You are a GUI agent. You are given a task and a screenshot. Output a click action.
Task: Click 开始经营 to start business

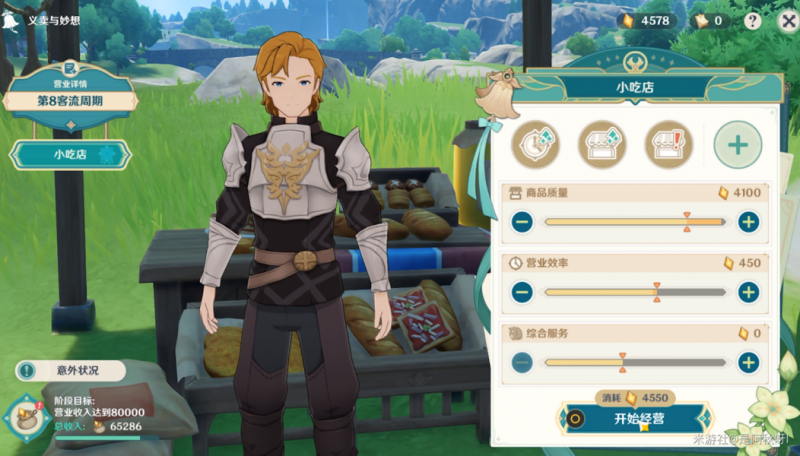click(x=637, y=418)
